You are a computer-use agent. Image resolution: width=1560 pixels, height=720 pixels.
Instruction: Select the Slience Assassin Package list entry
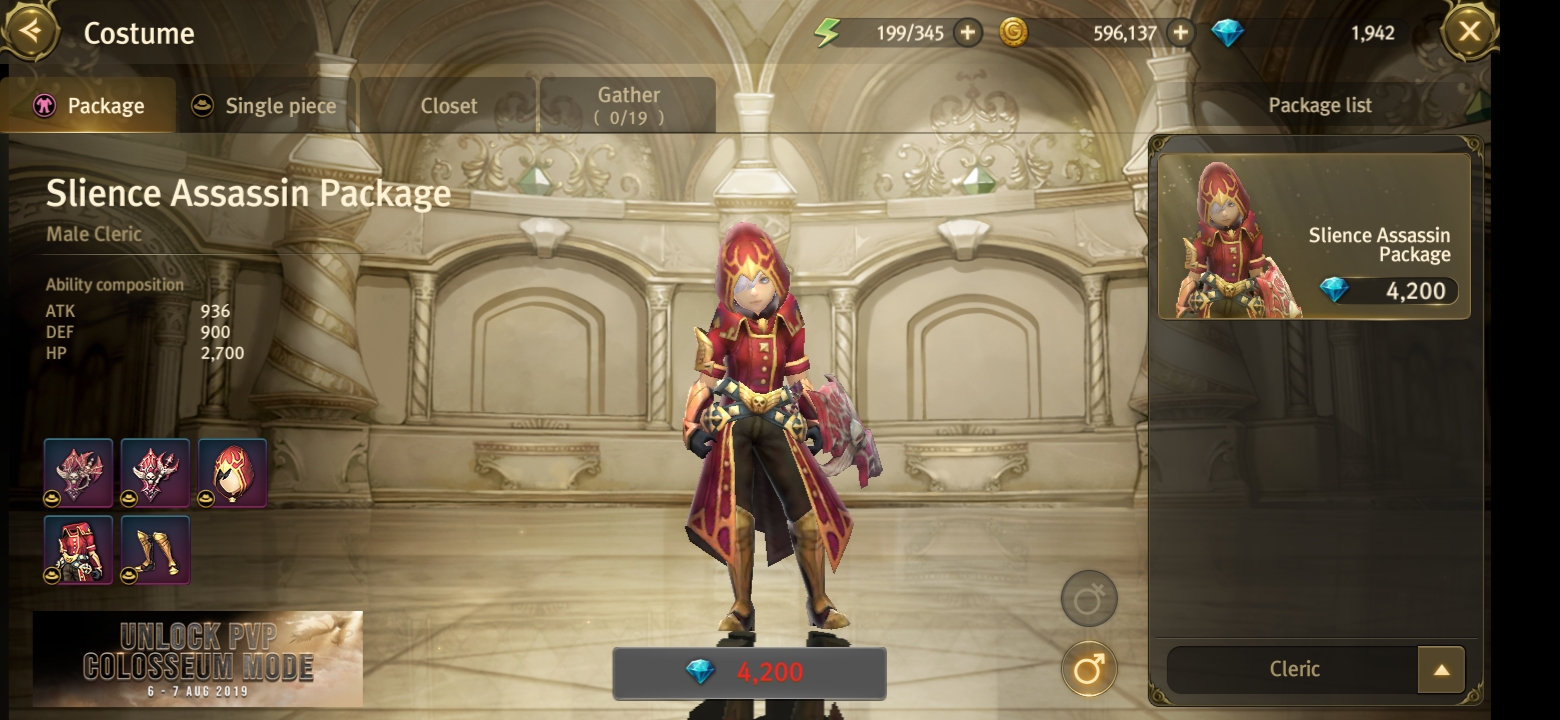pyautogui.click(x=1314, y=237)
